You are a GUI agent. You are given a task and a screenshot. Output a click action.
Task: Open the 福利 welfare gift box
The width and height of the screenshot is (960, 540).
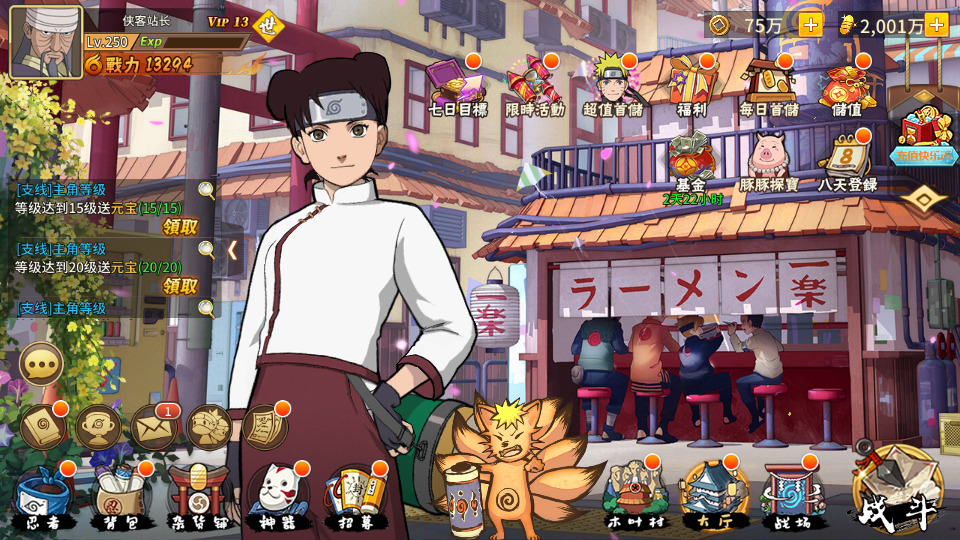point(691,85)
